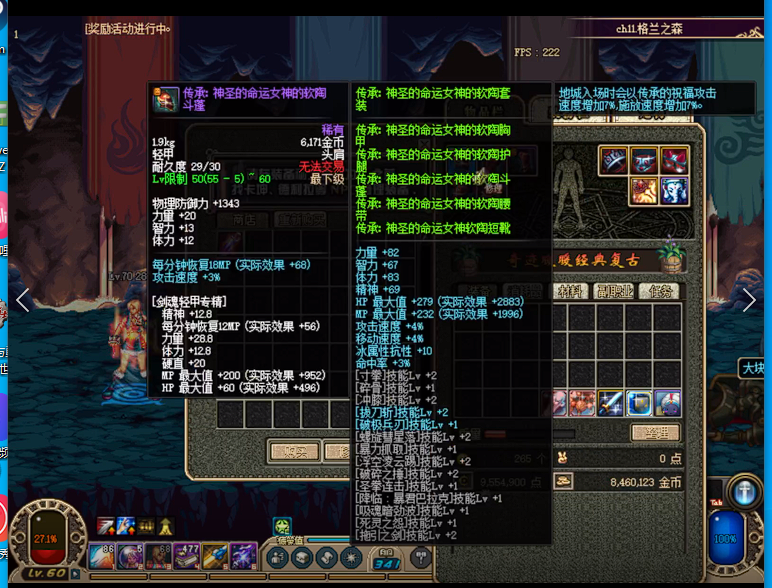Choose the blue demon mask equipment slot
Image resolution: width=772 pixels, height=588 pixels.
pyautogui.click(x=644, y=161)
